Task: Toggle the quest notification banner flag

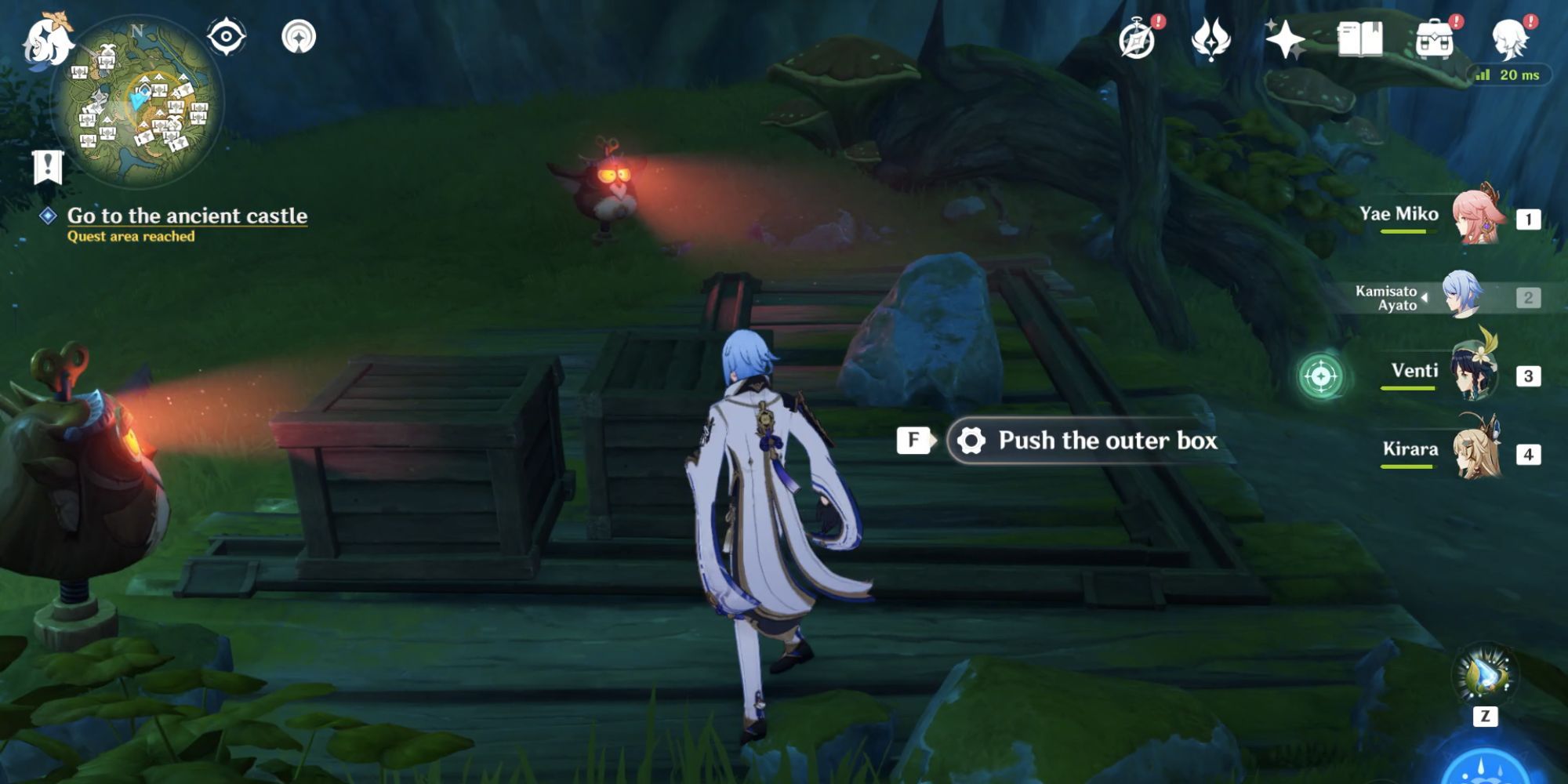Action: pyautogui.click(x=49, y=166)
